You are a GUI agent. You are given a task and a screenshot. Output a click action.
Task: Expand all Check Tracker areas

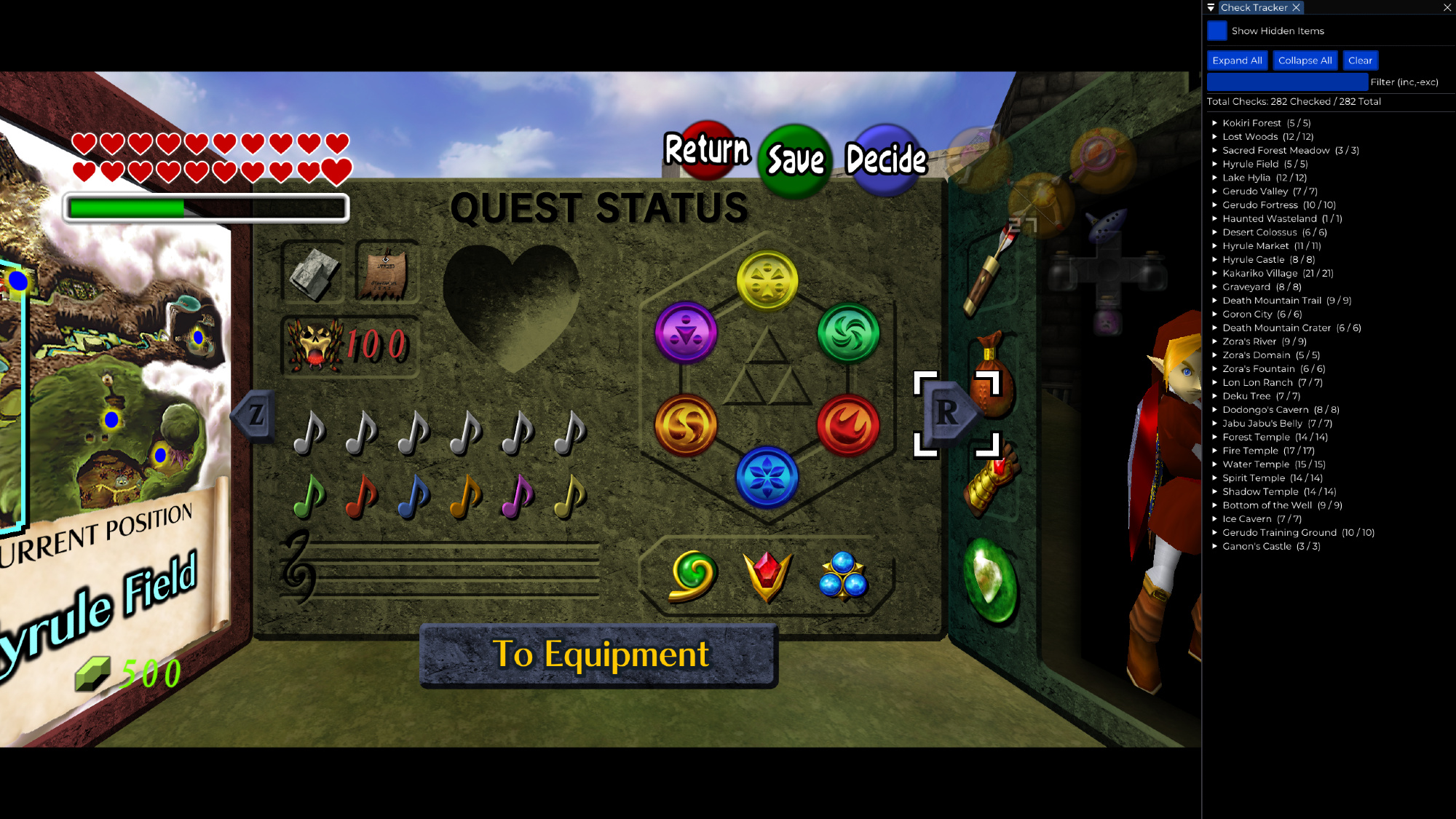pyautogui.click(x=1237, y=60)
